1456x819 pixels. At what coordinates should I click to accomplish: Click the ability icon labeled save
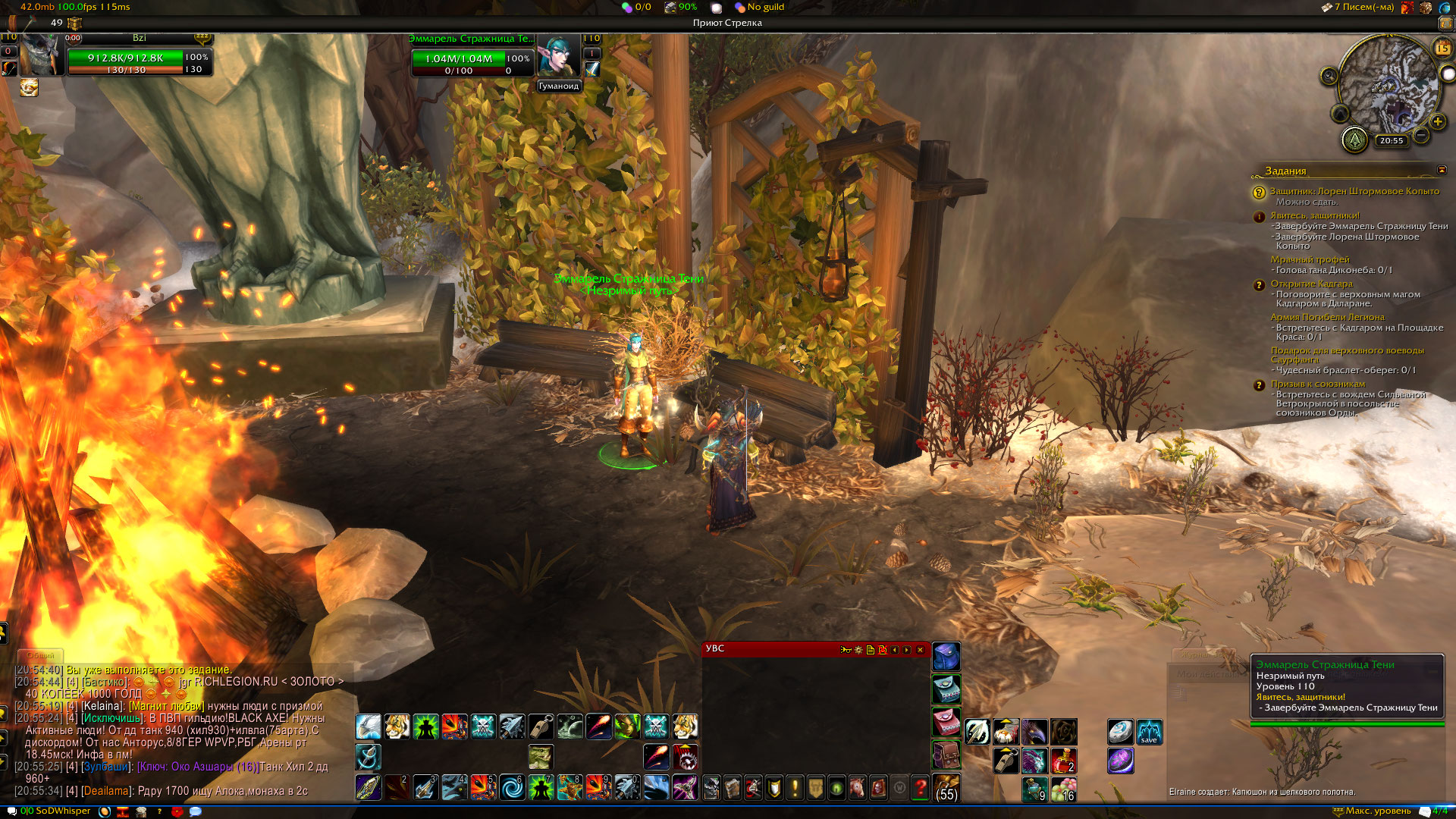point(1149,732)
